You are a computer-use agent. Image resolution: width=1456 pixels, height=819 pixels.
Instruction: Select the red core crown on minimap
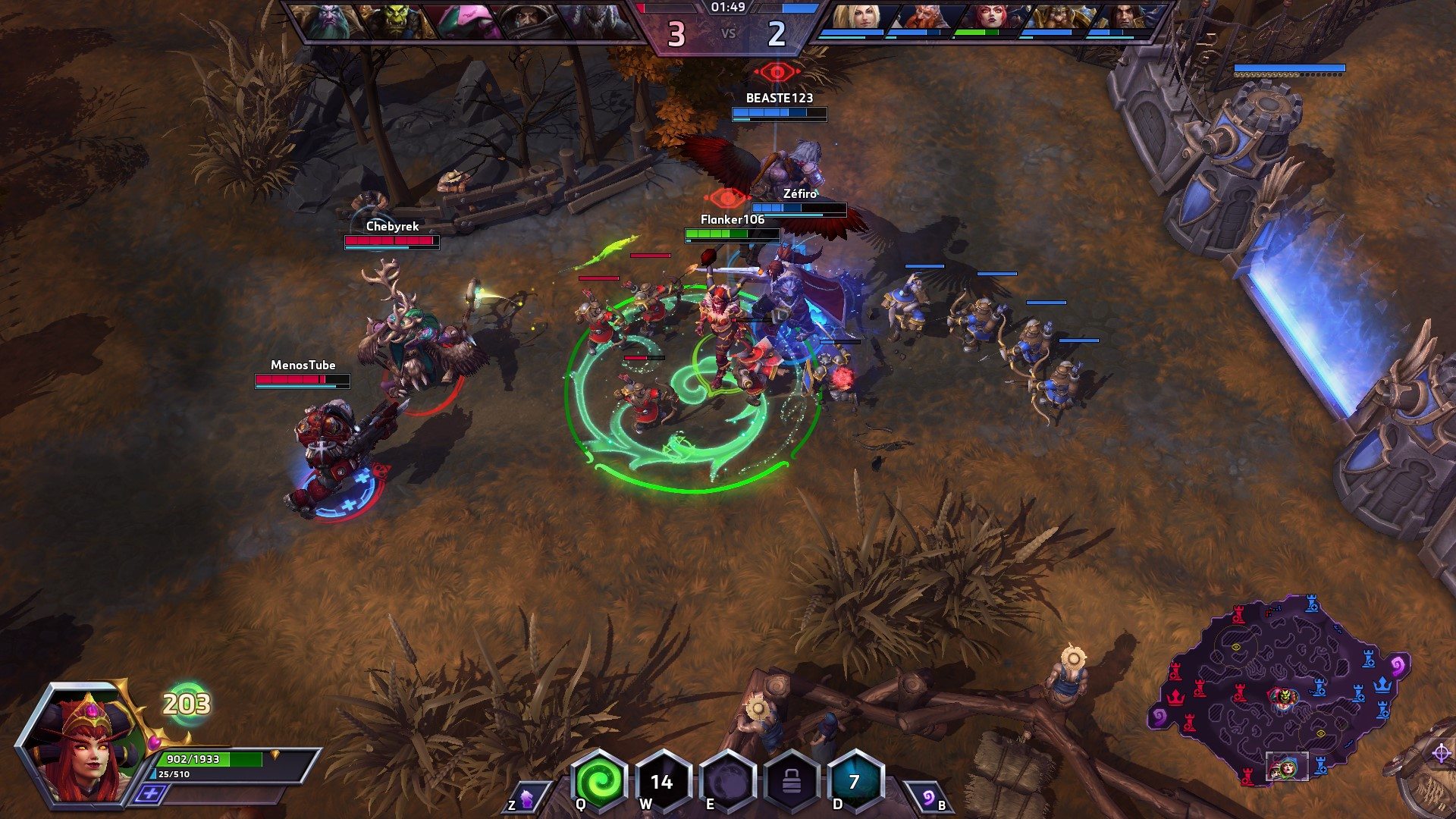pyautogui.click(x=1176, y=695)
